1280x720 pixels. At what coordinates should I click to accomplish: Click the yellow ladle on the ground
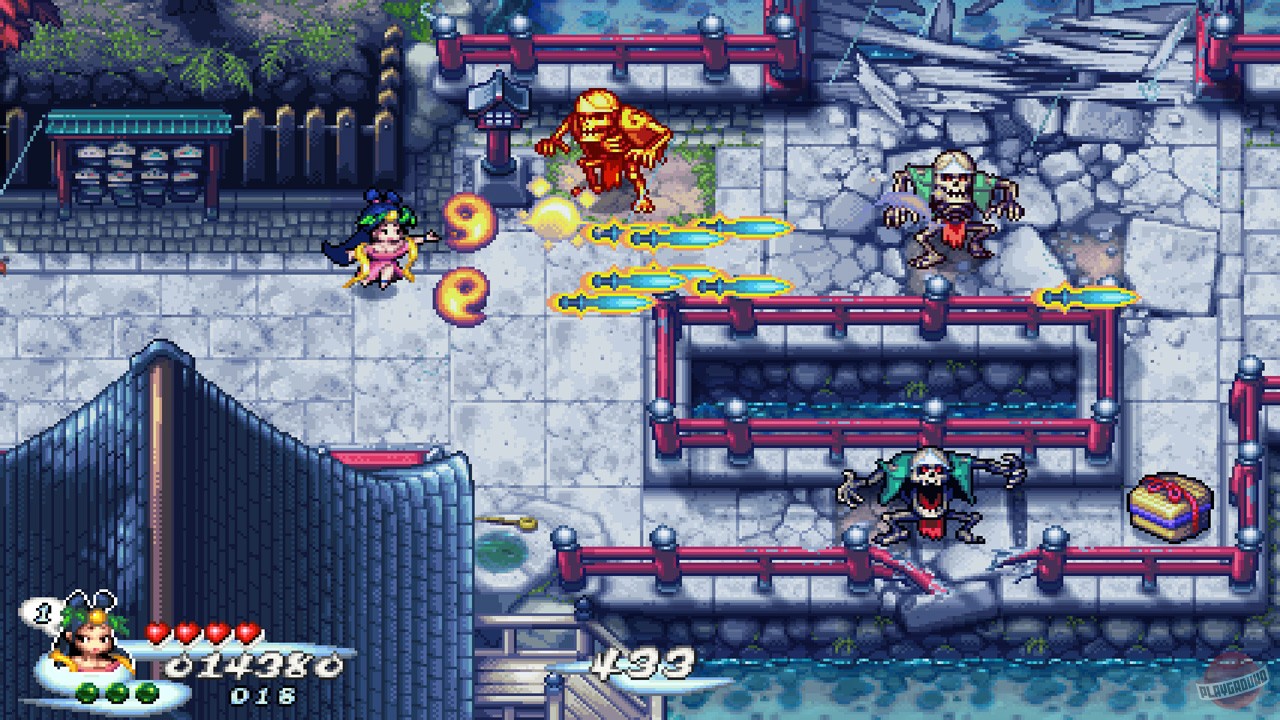tap(507, 520)
